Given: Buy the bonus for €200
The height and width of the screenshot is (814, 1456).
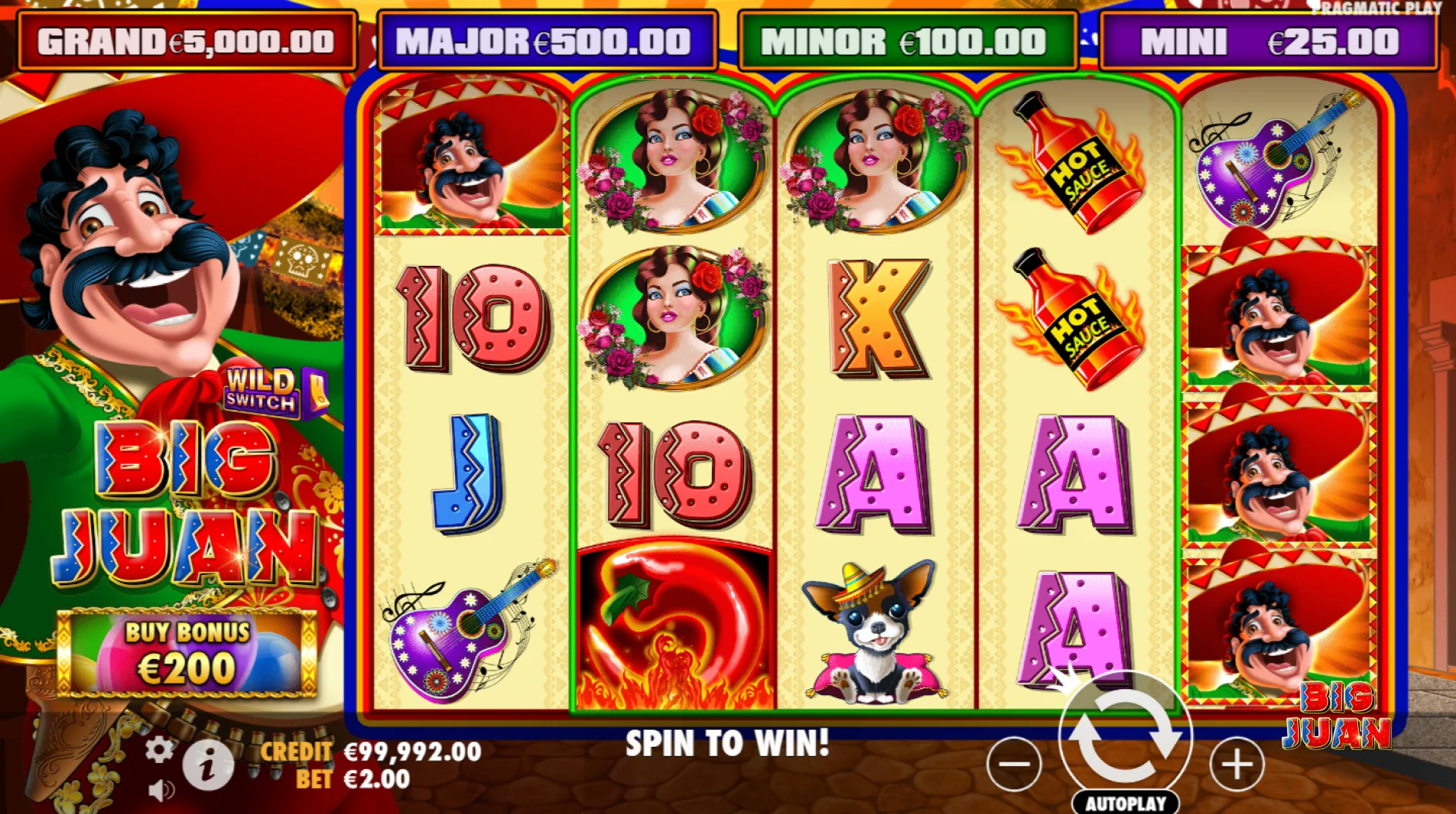Looking at the screenshot, I should (187, 652).
